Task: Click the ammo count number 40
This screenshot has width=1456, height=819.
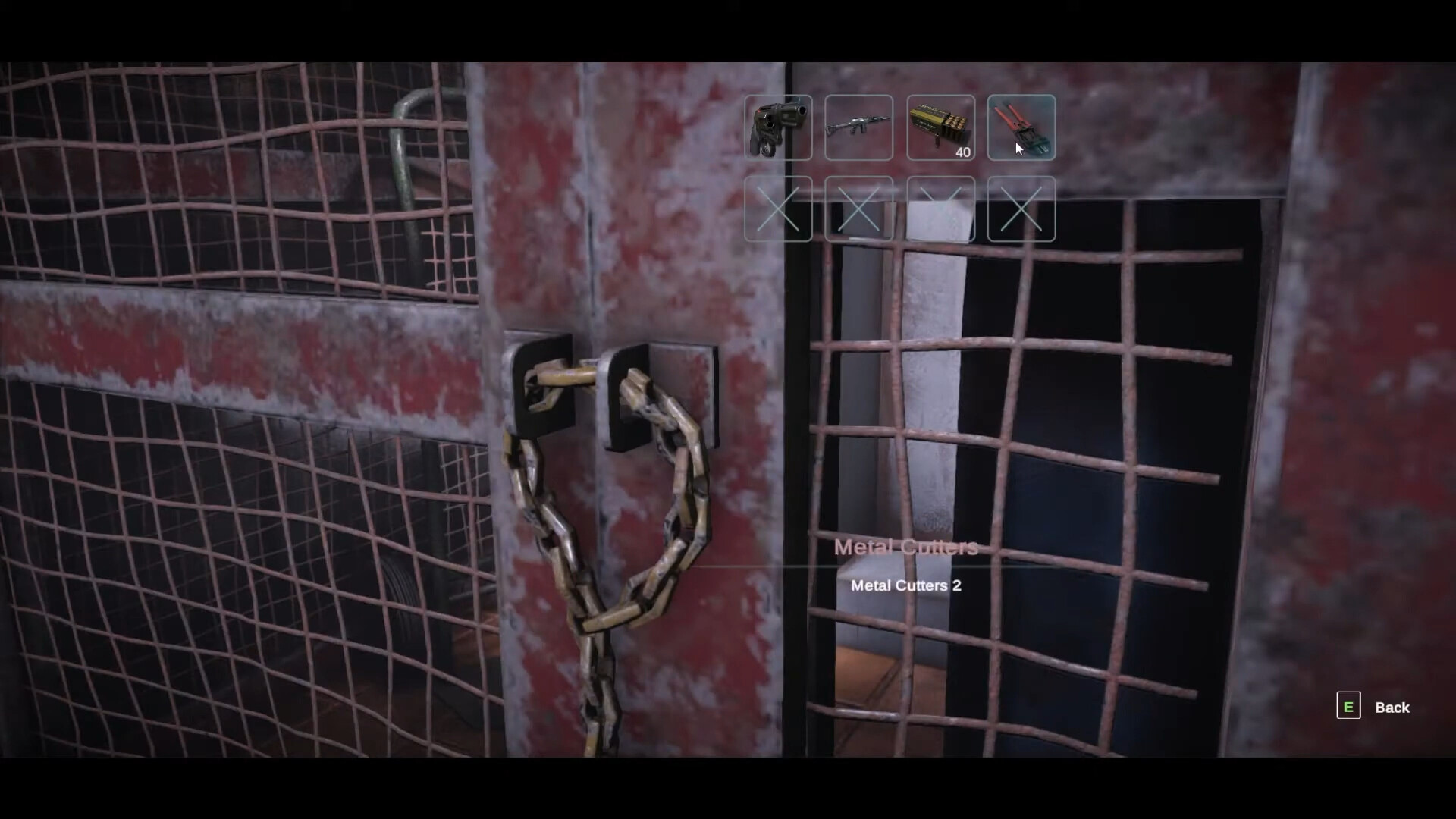Action: (x=963, y=152)
